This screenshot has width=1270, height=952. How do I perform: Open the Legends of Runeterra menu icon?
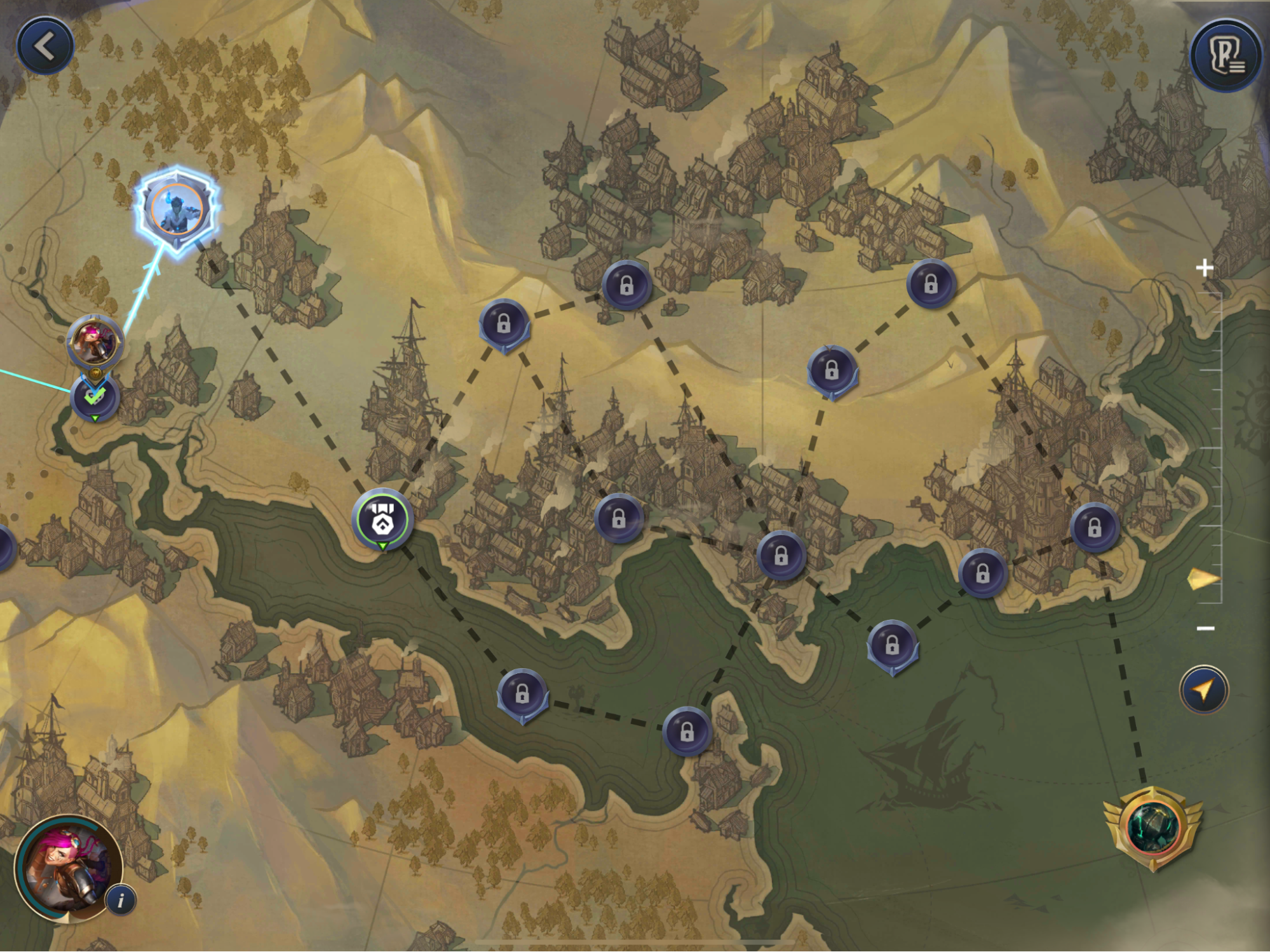[x=1226, y=56]
